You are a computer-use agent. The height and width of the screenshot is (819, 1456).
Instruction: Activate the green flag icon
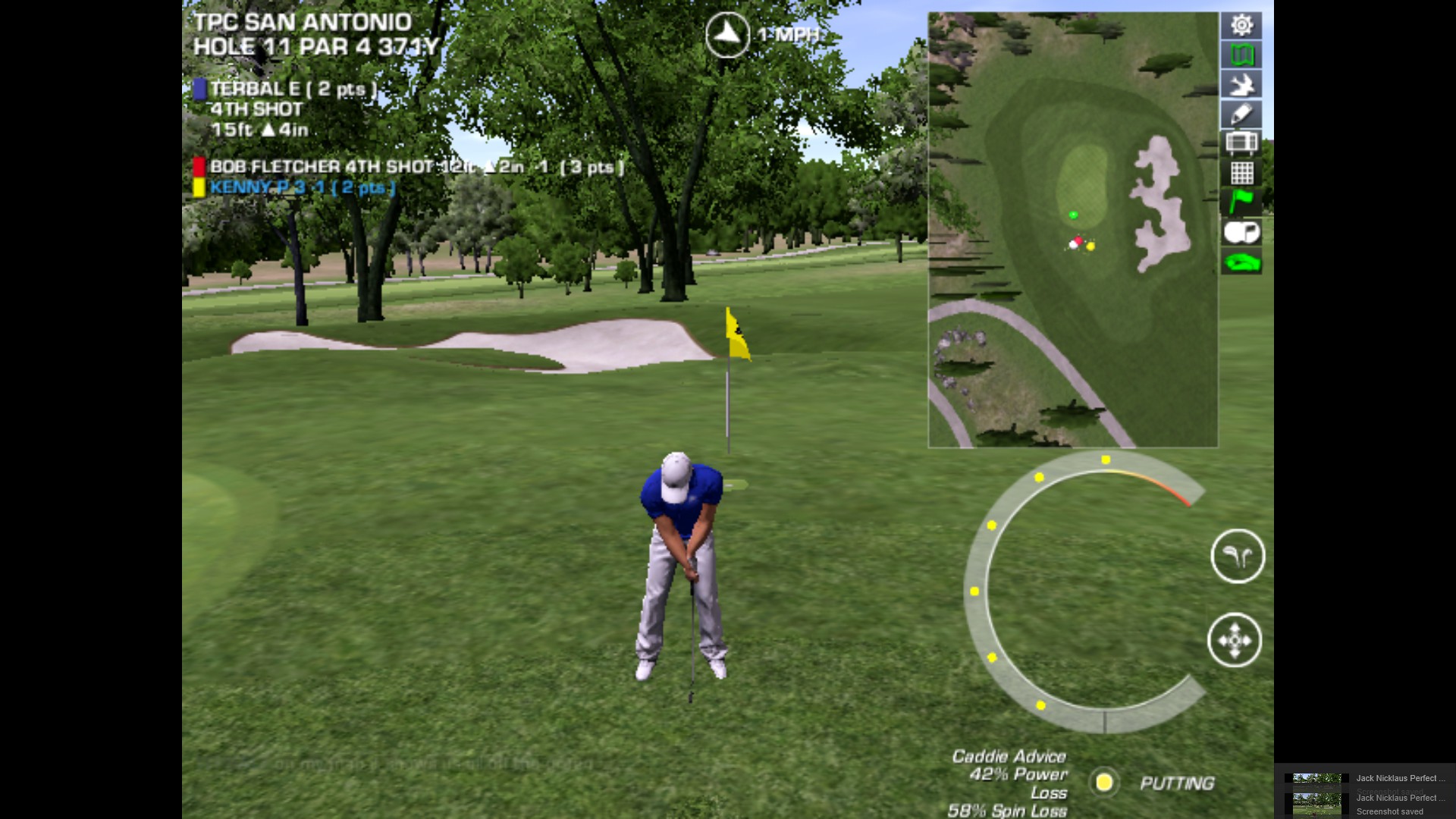(x=1241, y=202)
